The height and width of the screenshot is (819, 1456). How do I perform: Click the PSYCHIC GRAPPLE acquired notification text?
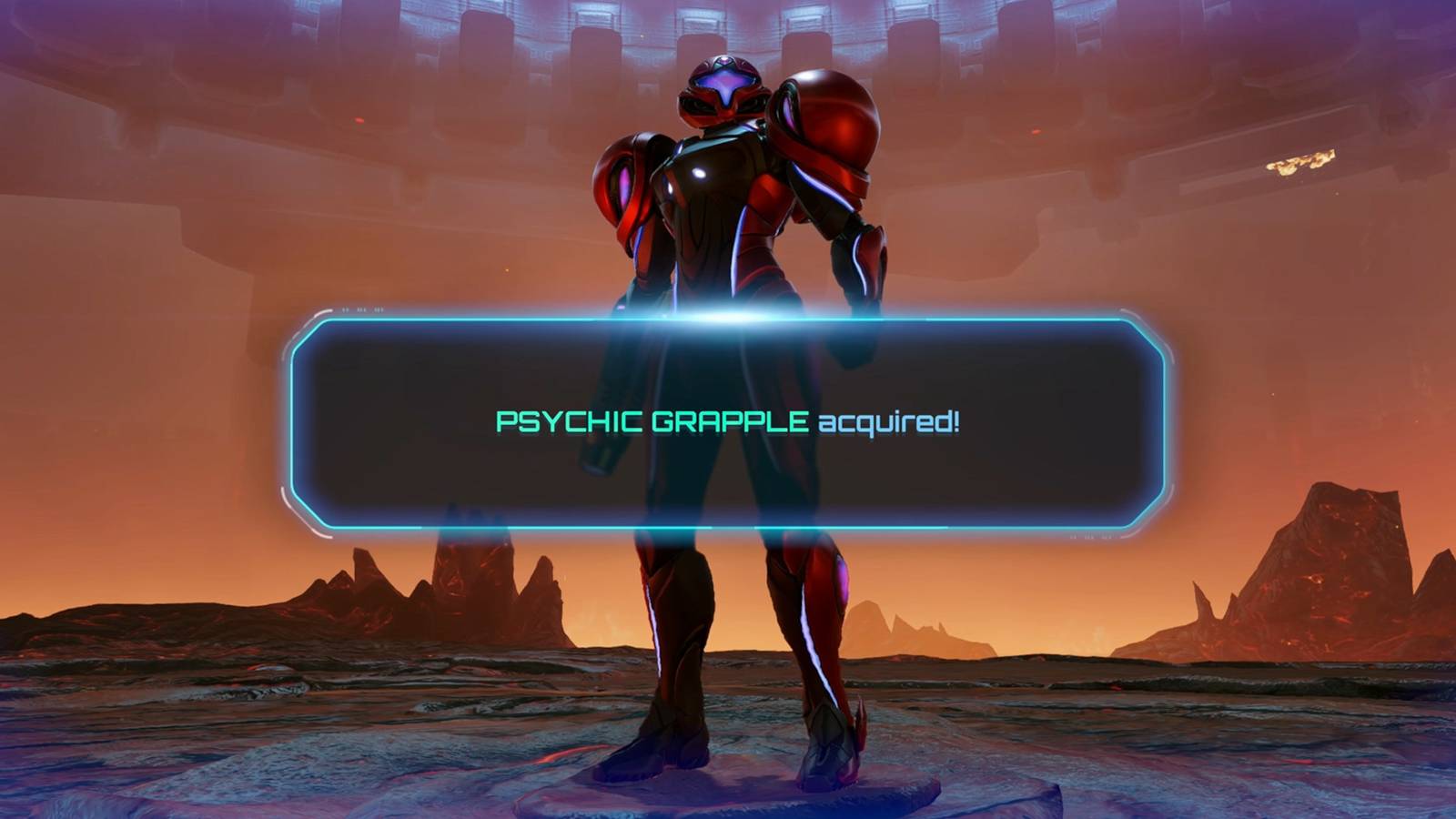[728, 420]
